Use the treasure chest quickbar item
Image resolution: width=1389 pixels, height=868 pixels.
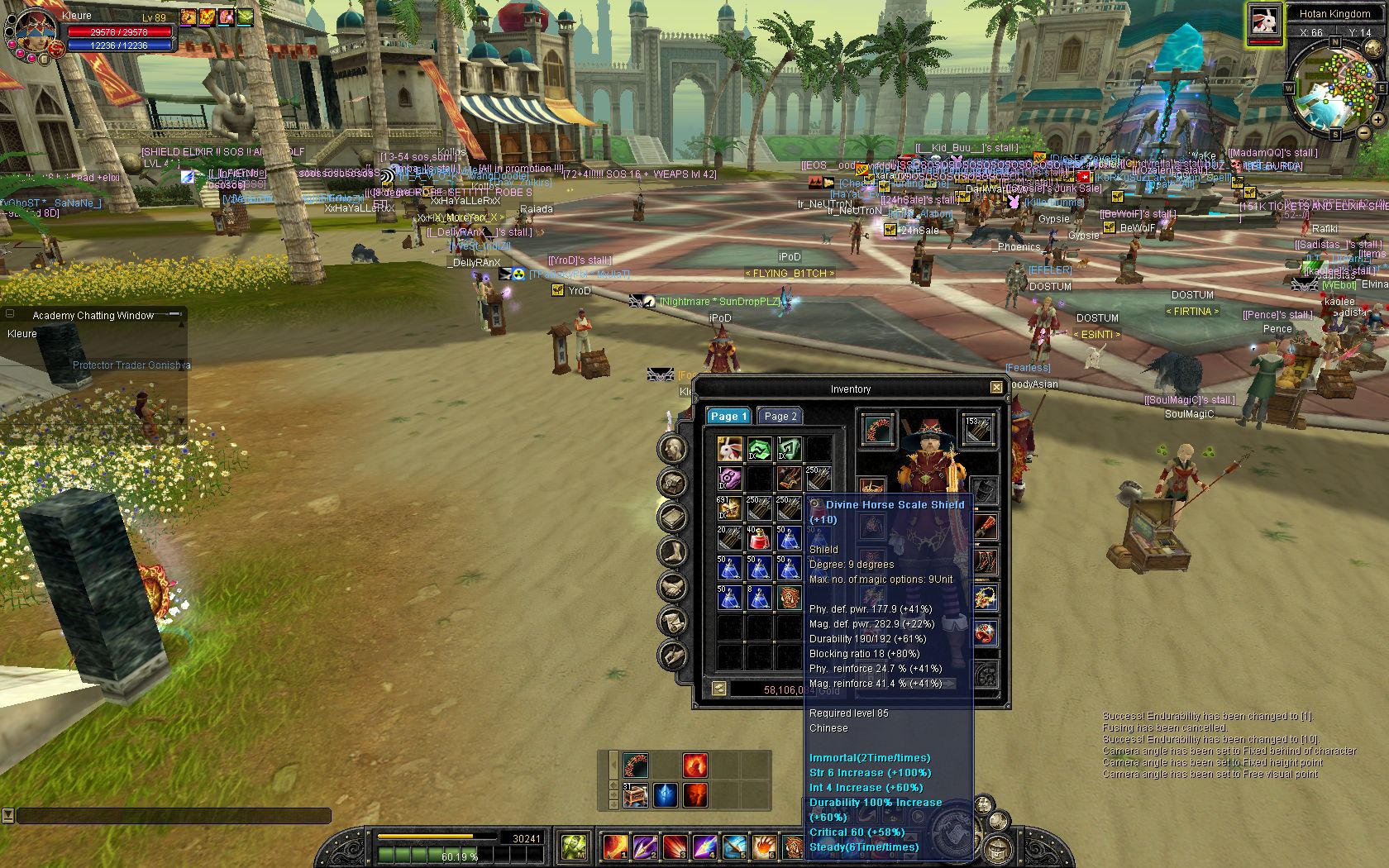pos(635,795)
